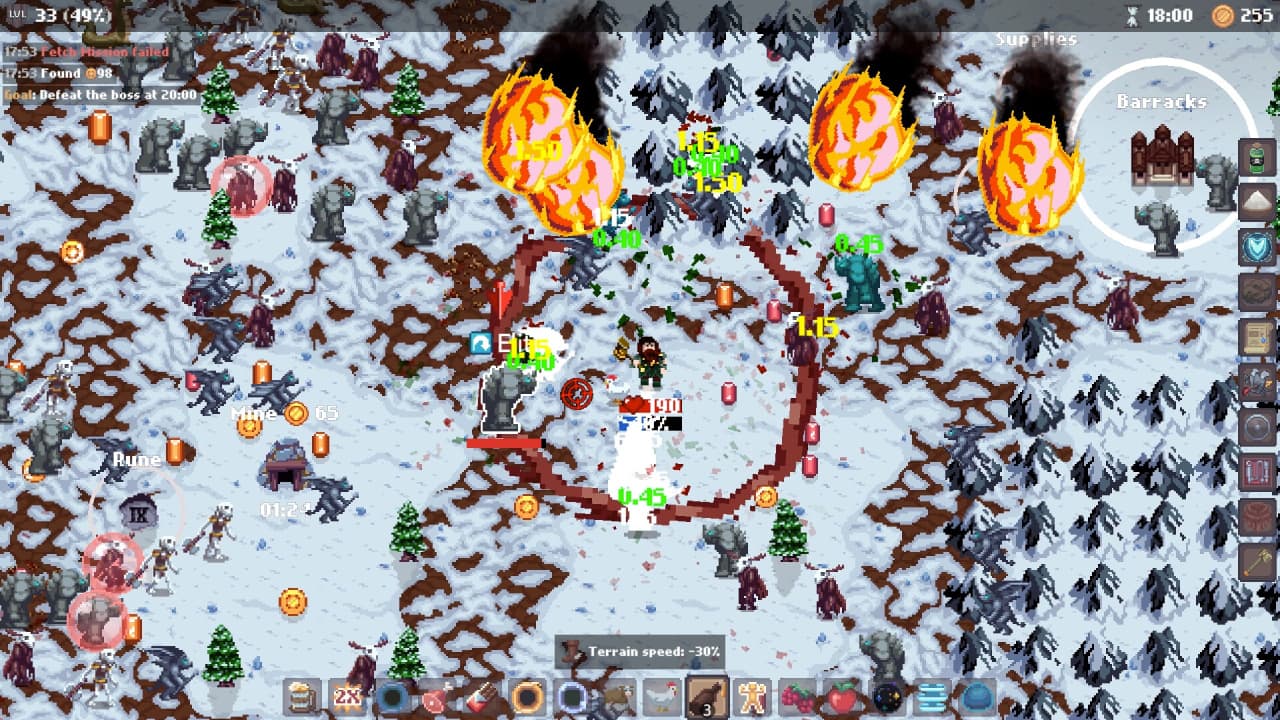Viewport: 1280px width, 720px height.
Task: Select the beer mug item slot
Action: tap(302, 697)
